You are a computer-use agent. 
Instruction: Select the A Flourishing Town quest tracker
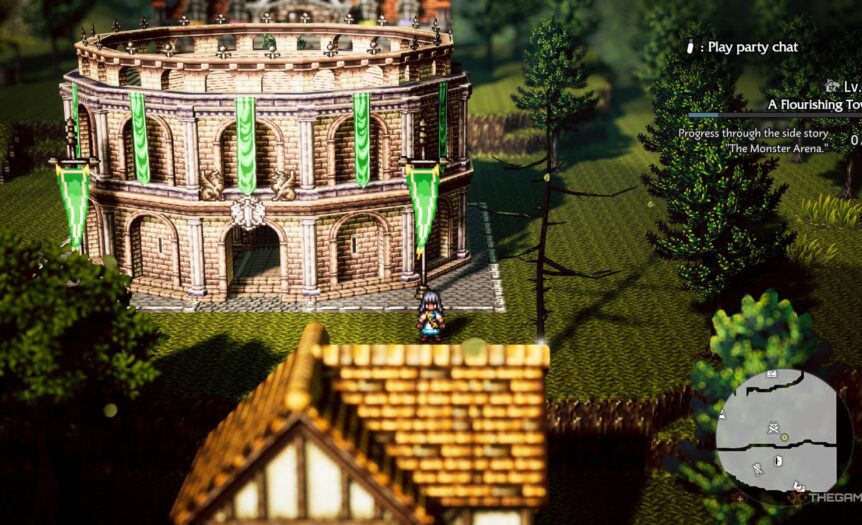click(814, 104)
